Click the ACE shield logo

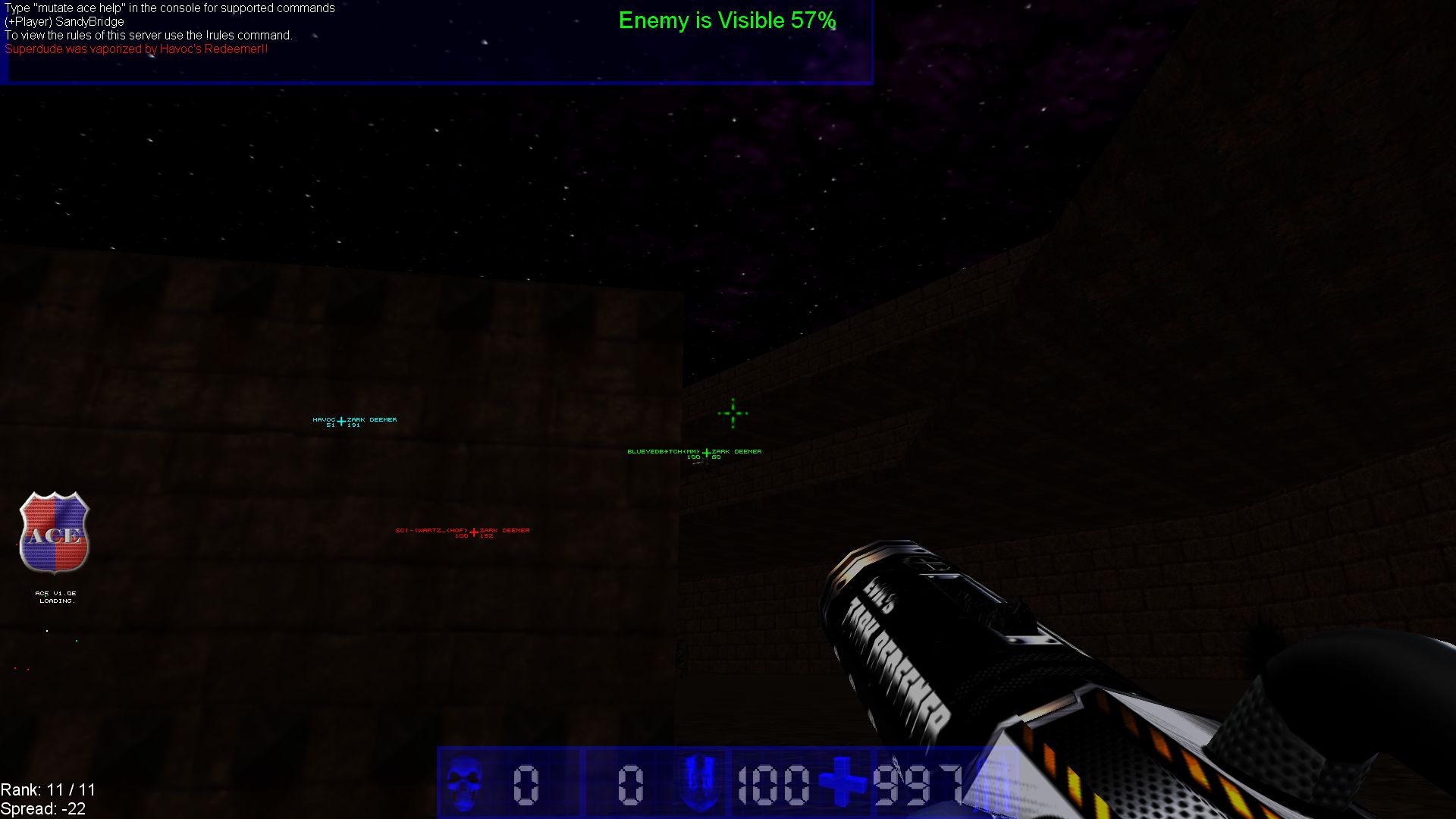pyautogui.click(x=55, y=532)
